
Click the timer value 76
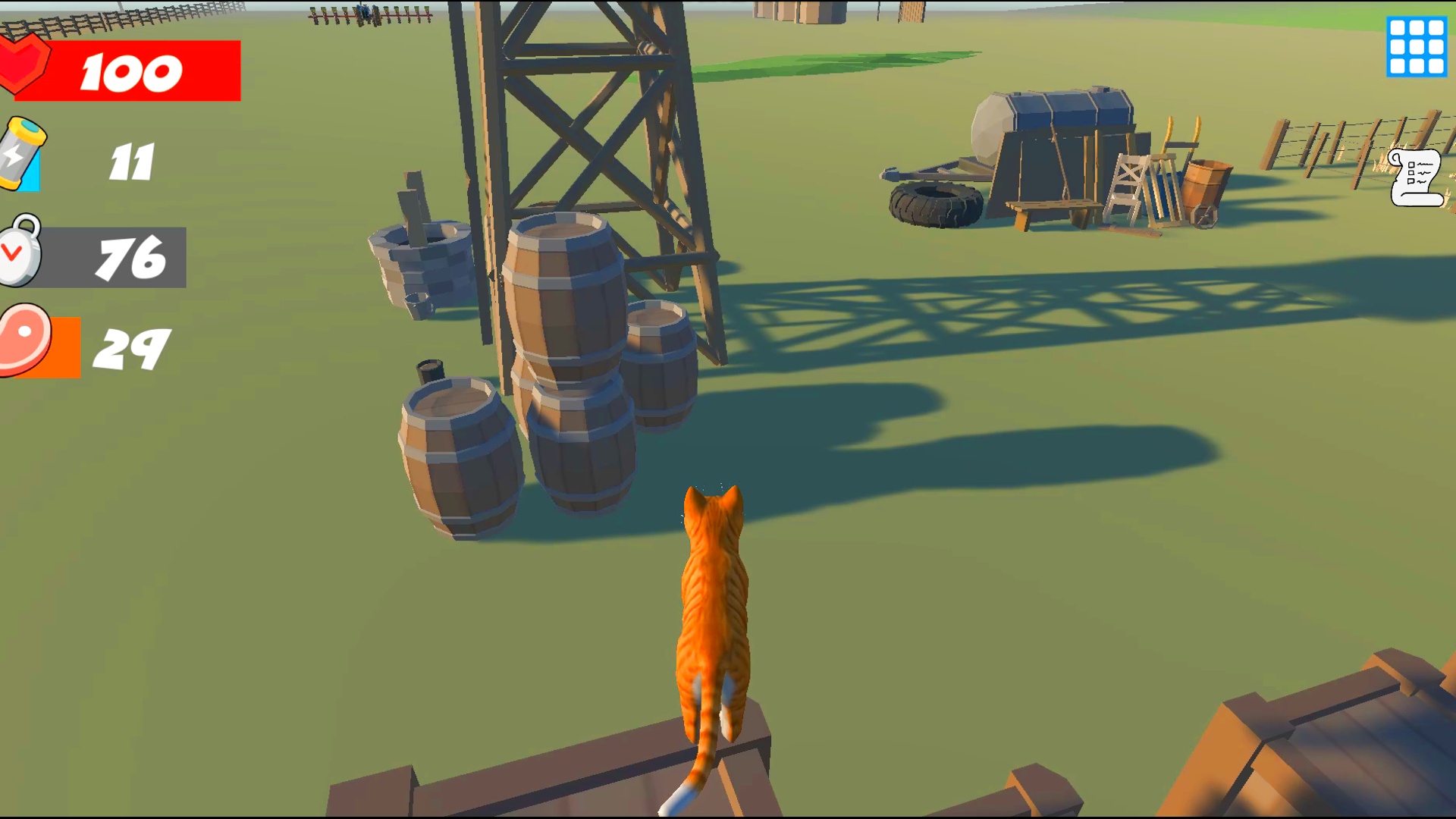pyautogui.click(x=133, y=258)
